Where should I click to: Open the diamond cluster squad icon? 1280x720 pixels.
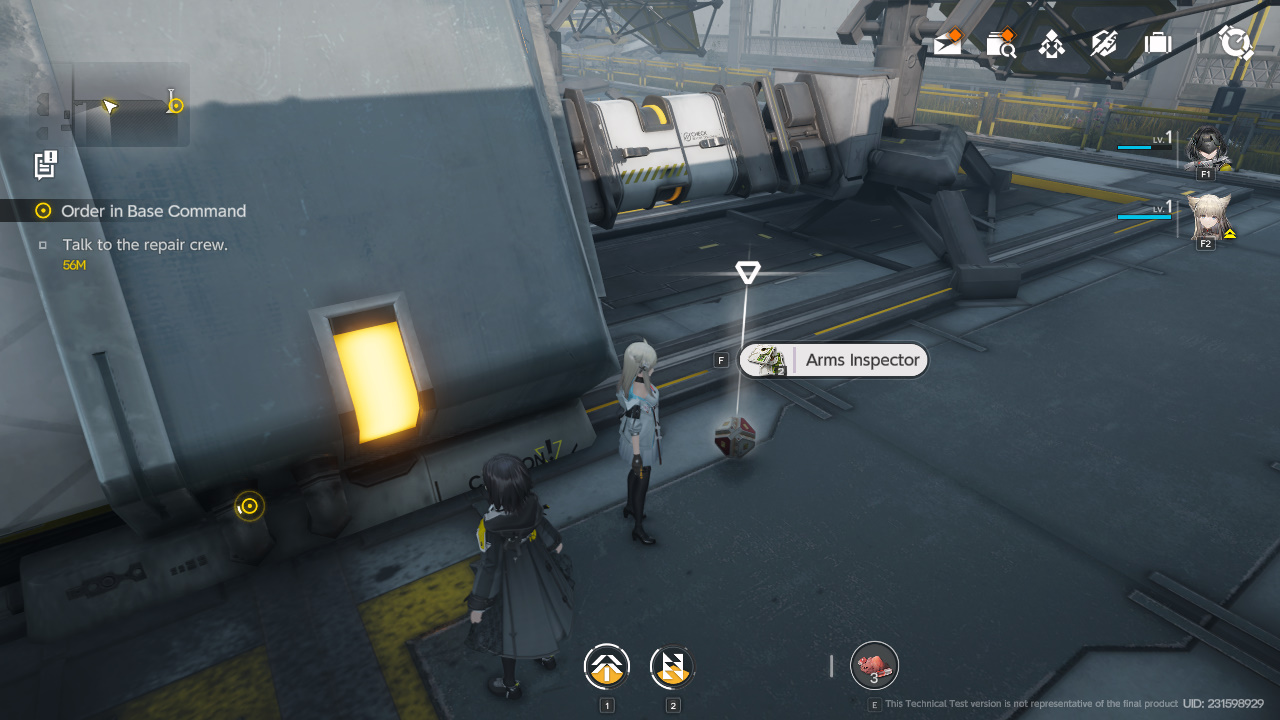(x=1051, y=43)
